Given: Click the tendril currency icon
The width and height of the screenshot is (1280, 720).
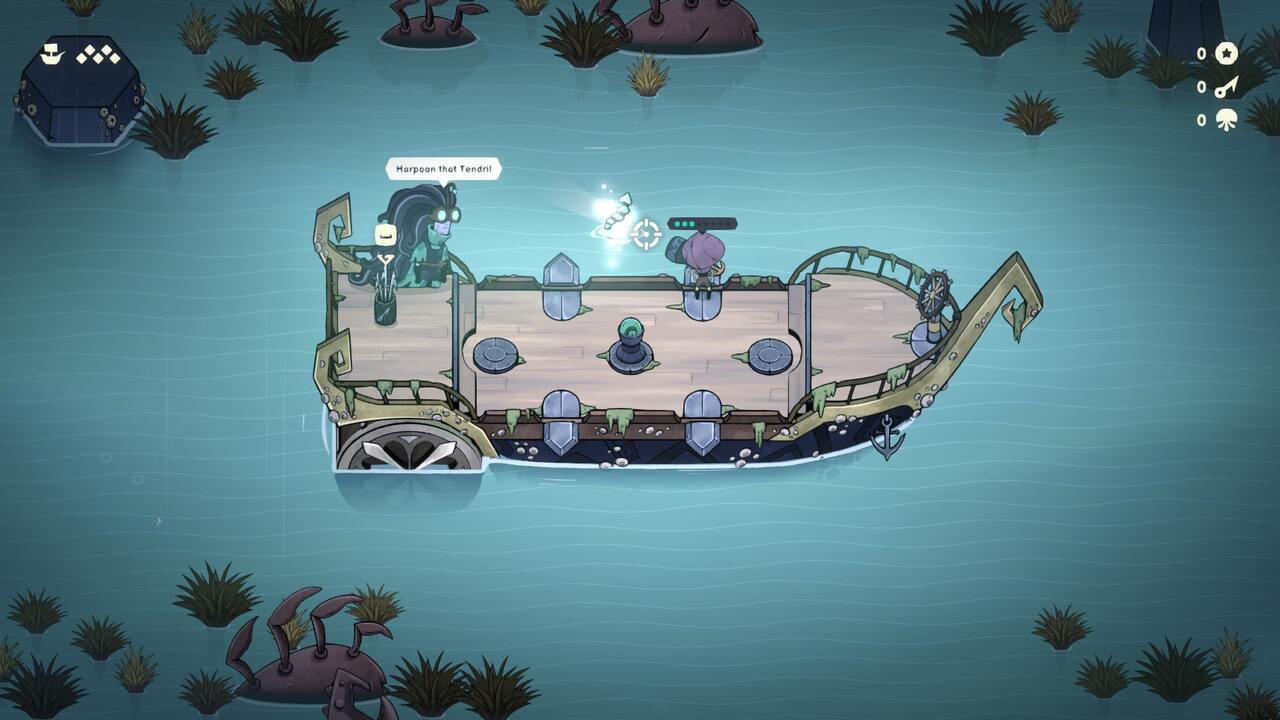Looking at the screenshot, I should point(1228,121).
